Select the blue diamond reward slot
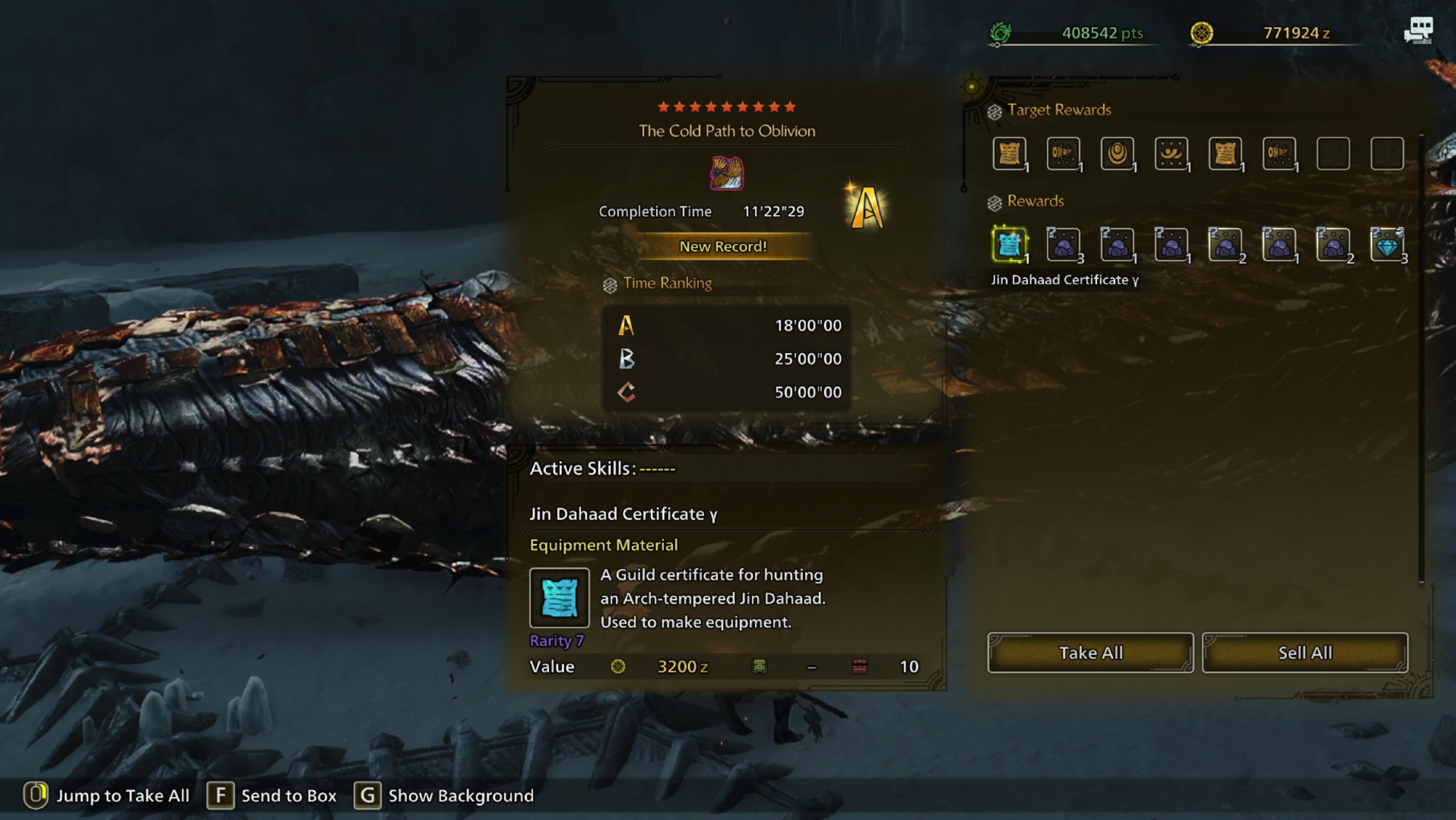The width and height of the screenshot is (1456, 820). (1387, 245)
